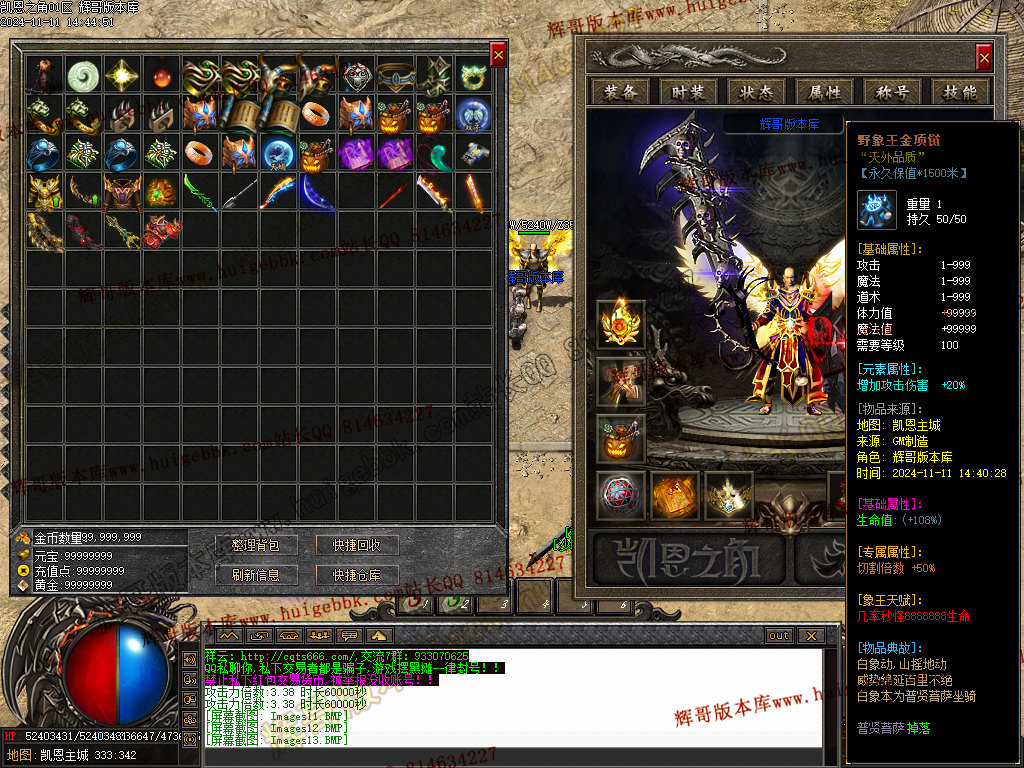This screenshot has height=768, width=1024.
Task: Select the red samurai armor in the bag
Action: [159, 231]
